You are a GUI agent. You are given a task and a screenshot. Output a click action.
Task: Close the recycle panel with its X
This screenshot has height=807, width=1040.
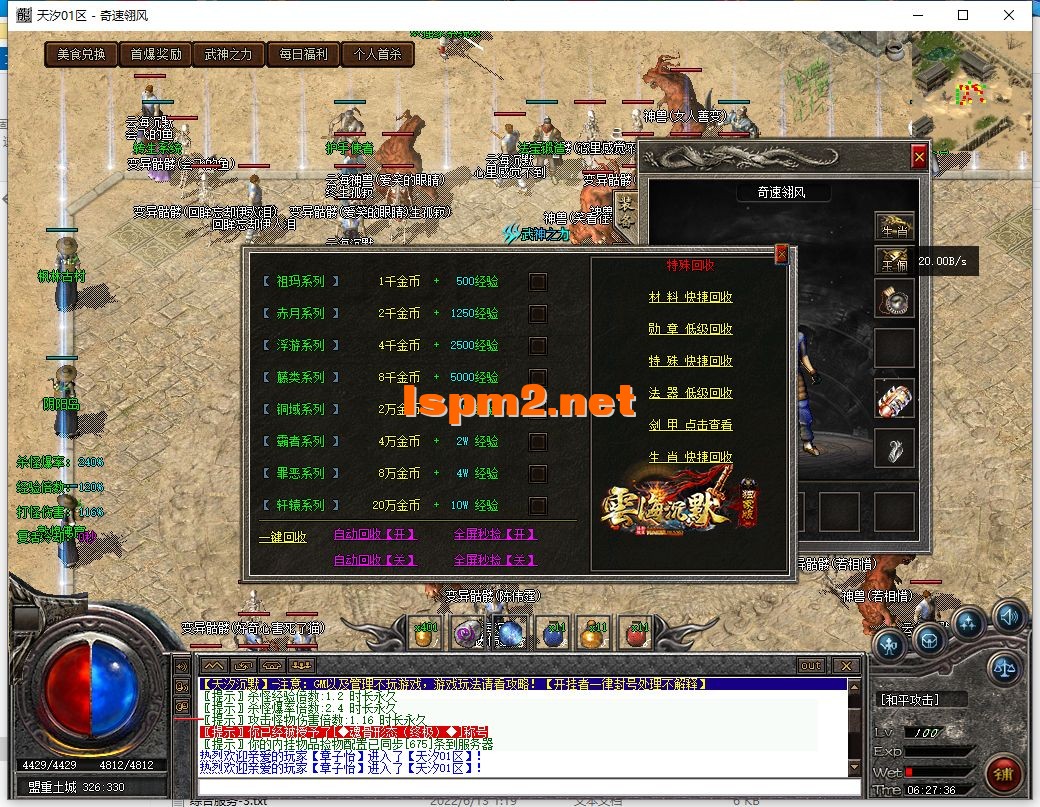pos(781,255)
